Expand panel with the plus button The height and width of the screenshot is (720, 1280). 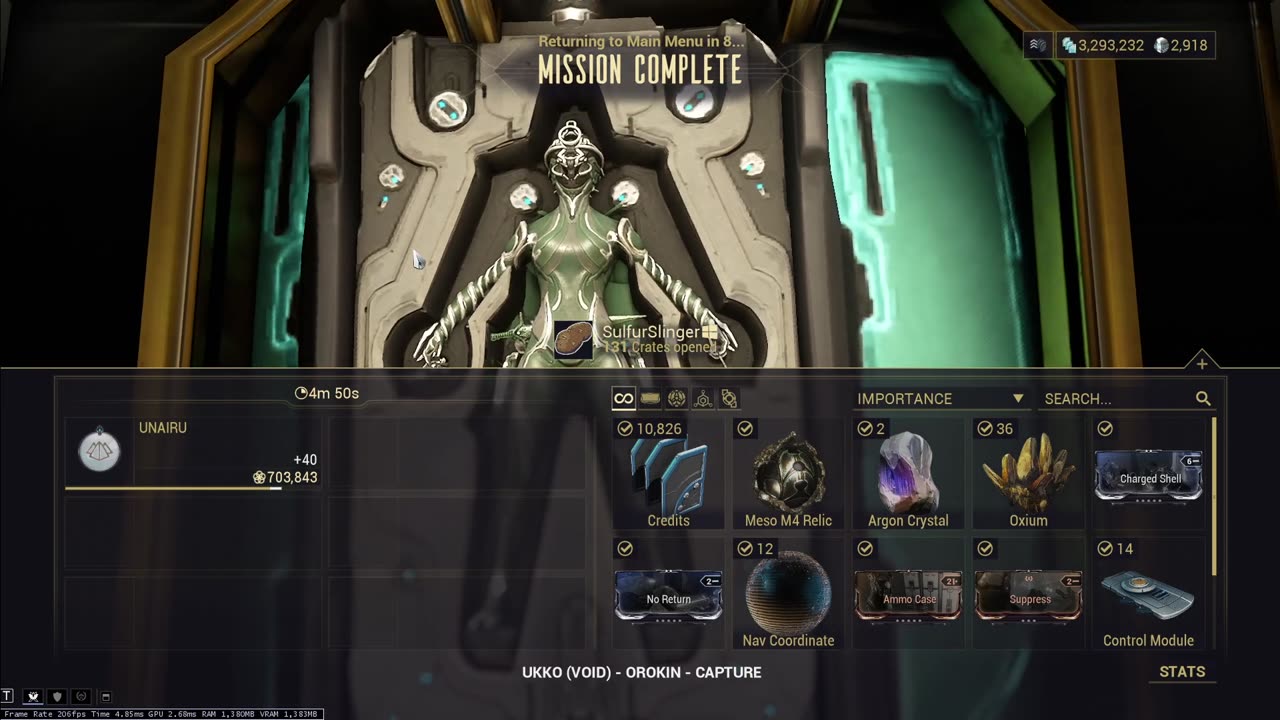tap(1202, 363)
